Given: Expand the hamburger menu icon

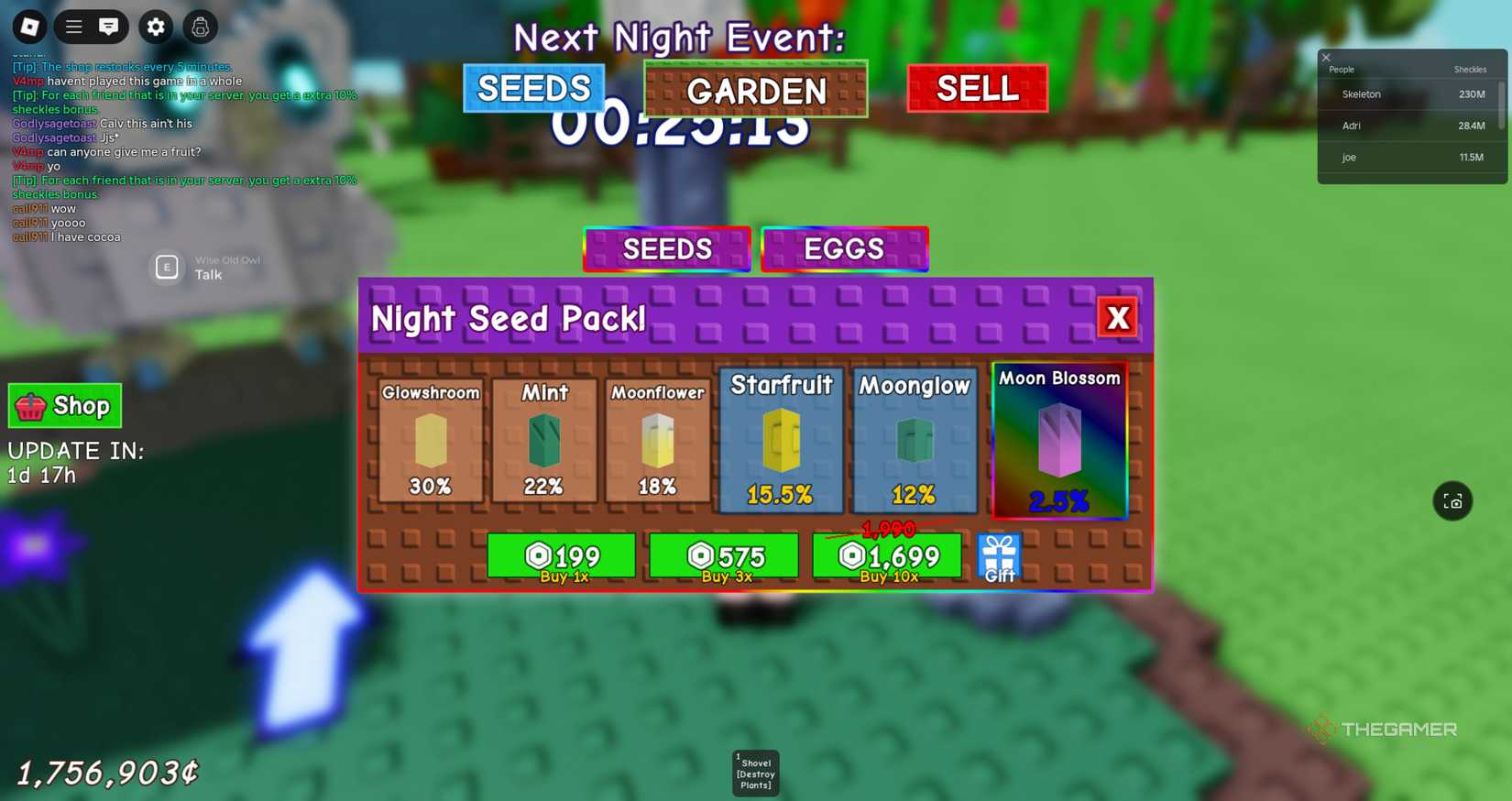Looking at the screenshot, I should click(73, 27).
